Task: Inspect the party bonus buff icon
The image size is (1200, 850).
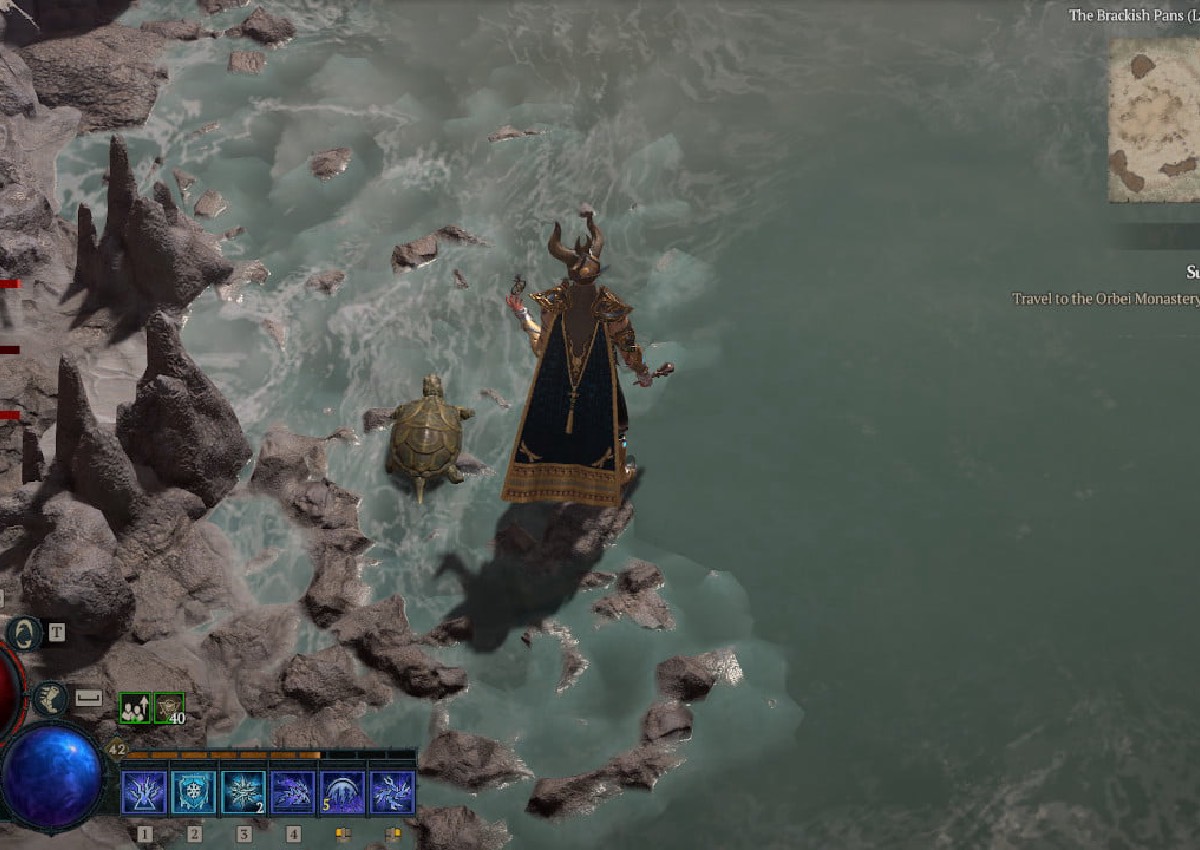Action: click(134, 708)
